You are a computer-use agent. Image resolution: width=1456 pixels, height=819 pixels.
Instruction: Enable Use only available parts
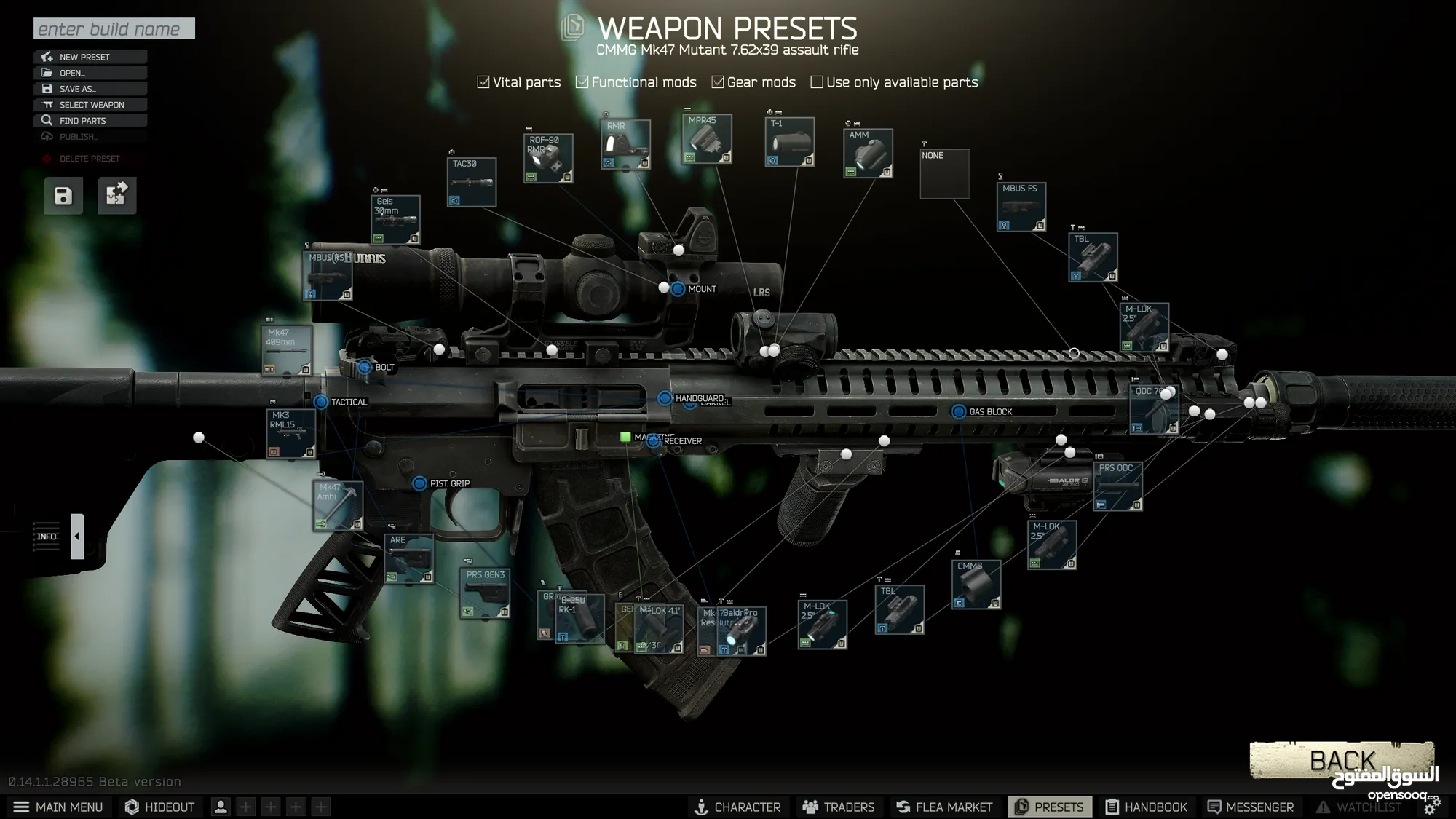coord(817,82)
